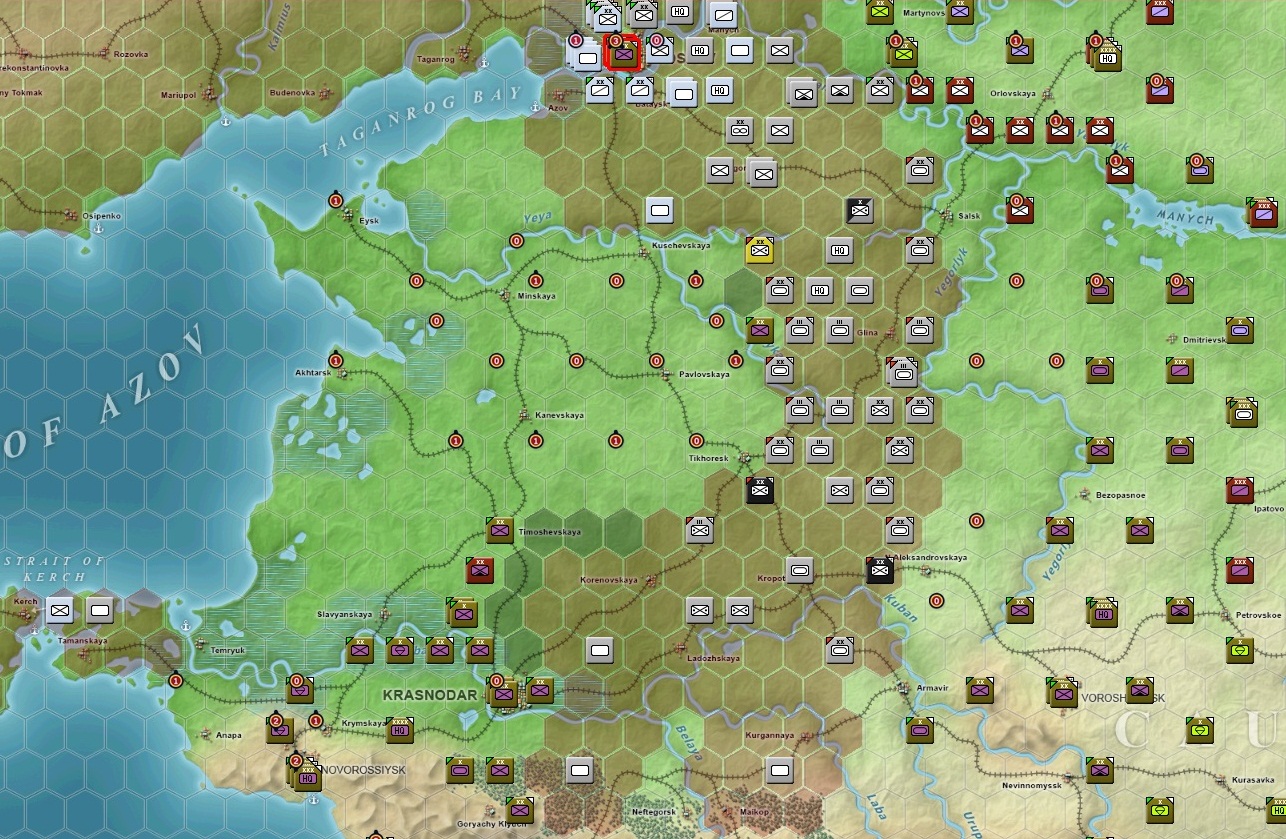Select the Soviet HQ counter at Novorossiysk
The width and height of the screenshot is (1286, 839).
click(309, 776)
